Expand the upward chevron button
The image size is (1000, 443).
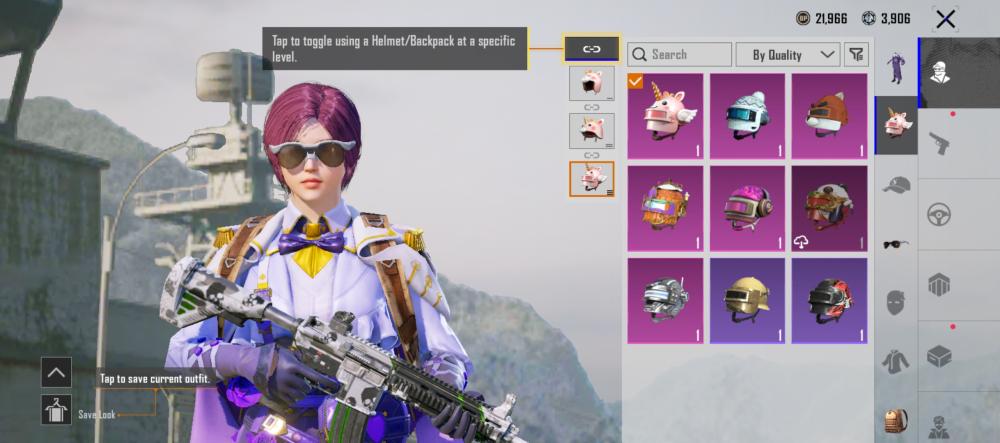pyautogui.click(x=56, y=372)
